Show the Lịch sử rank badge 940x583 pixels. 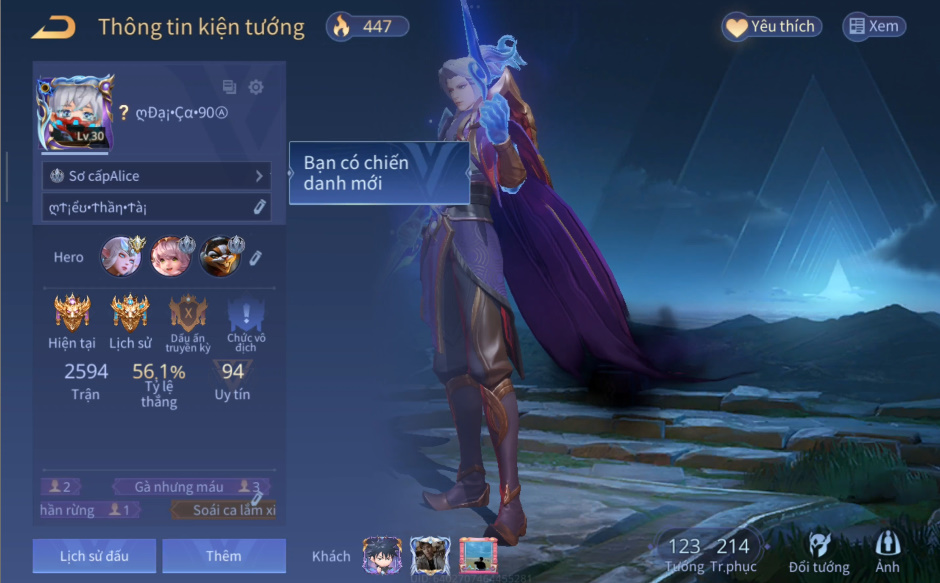tap(130, 314)
